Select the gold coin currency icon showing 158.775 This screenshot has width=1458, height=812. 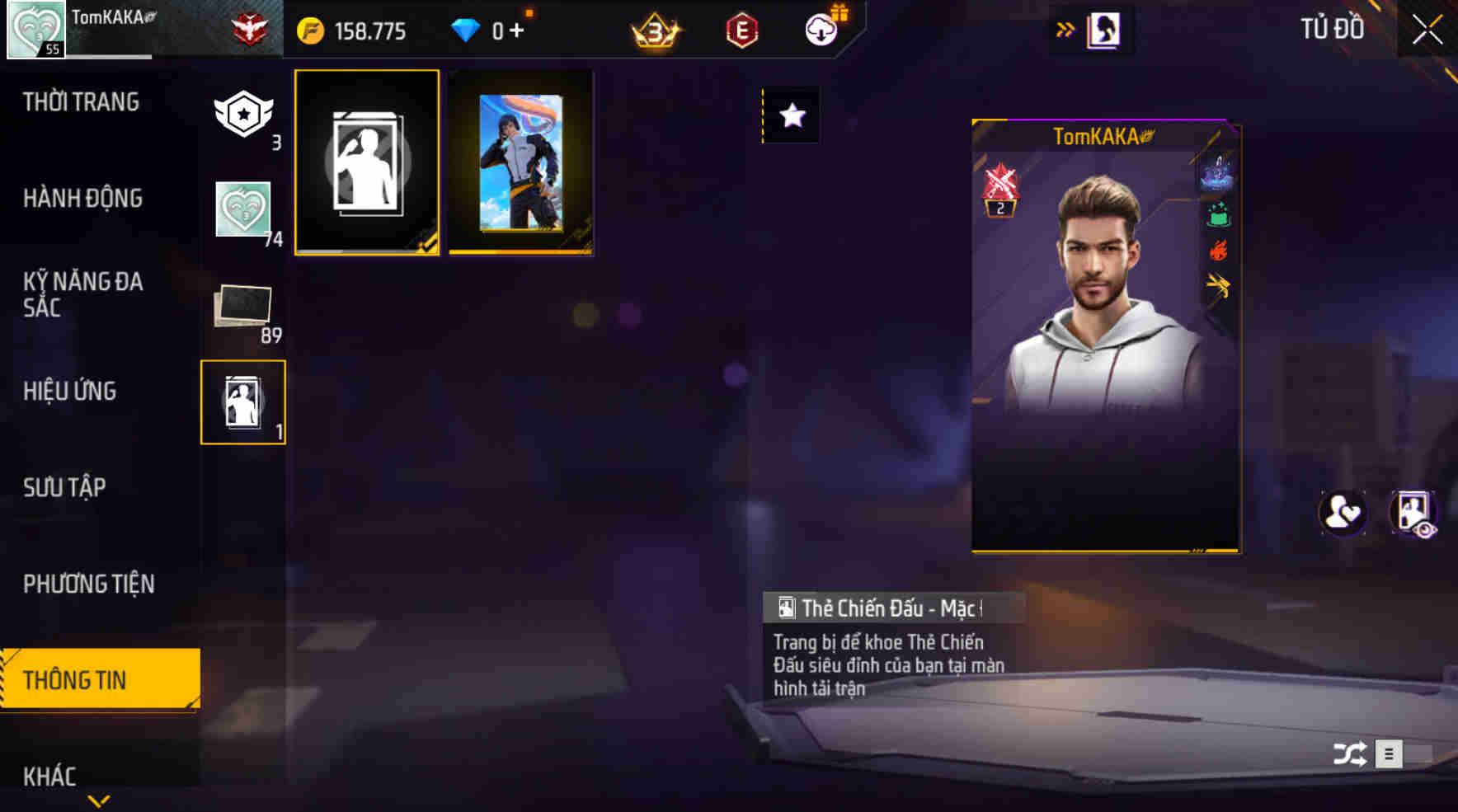click(309, 31)
